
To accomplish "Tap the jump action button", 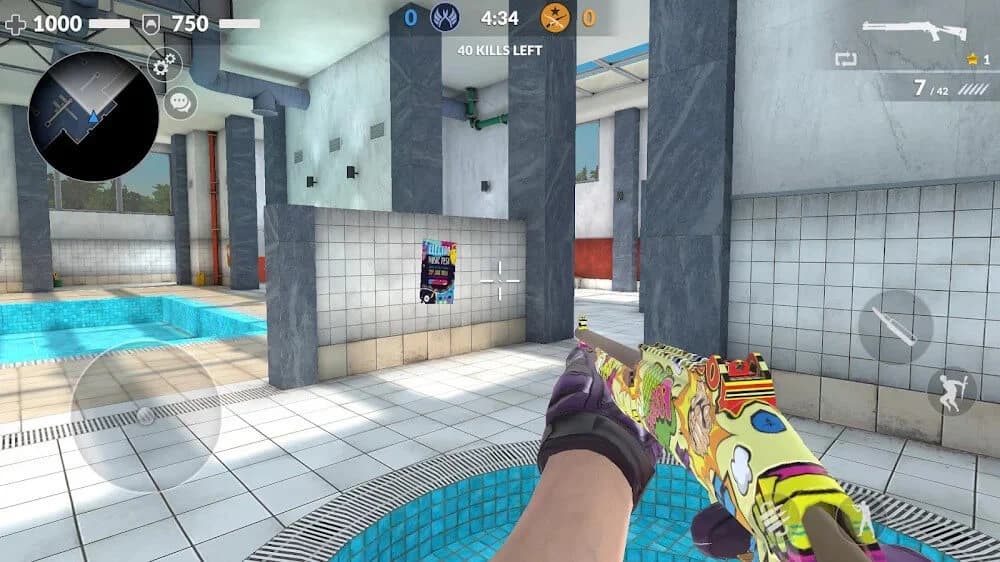I will [950, 391].
